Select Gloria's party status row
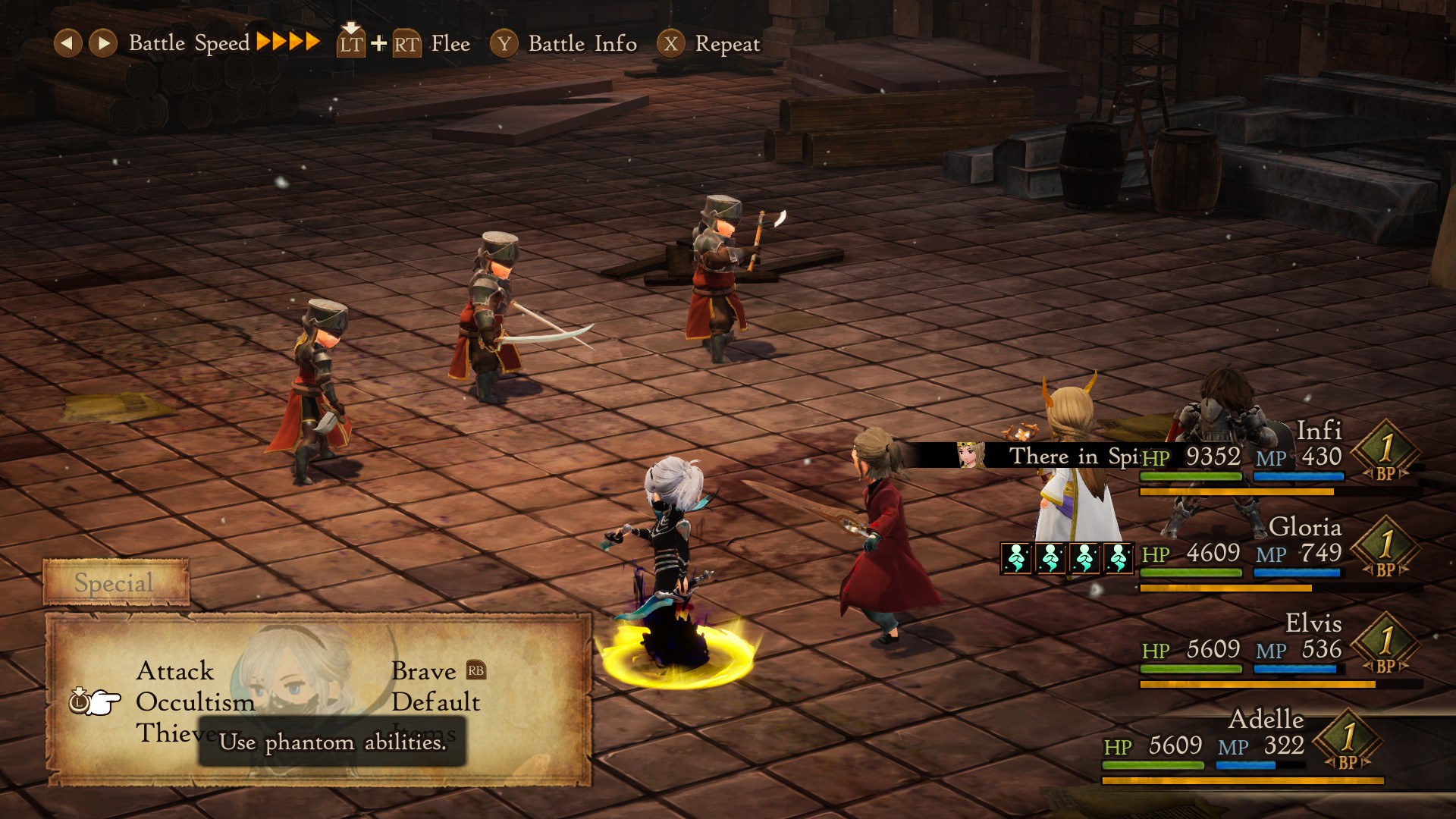Screen dimensions: 1456x819 [1274, 554]
